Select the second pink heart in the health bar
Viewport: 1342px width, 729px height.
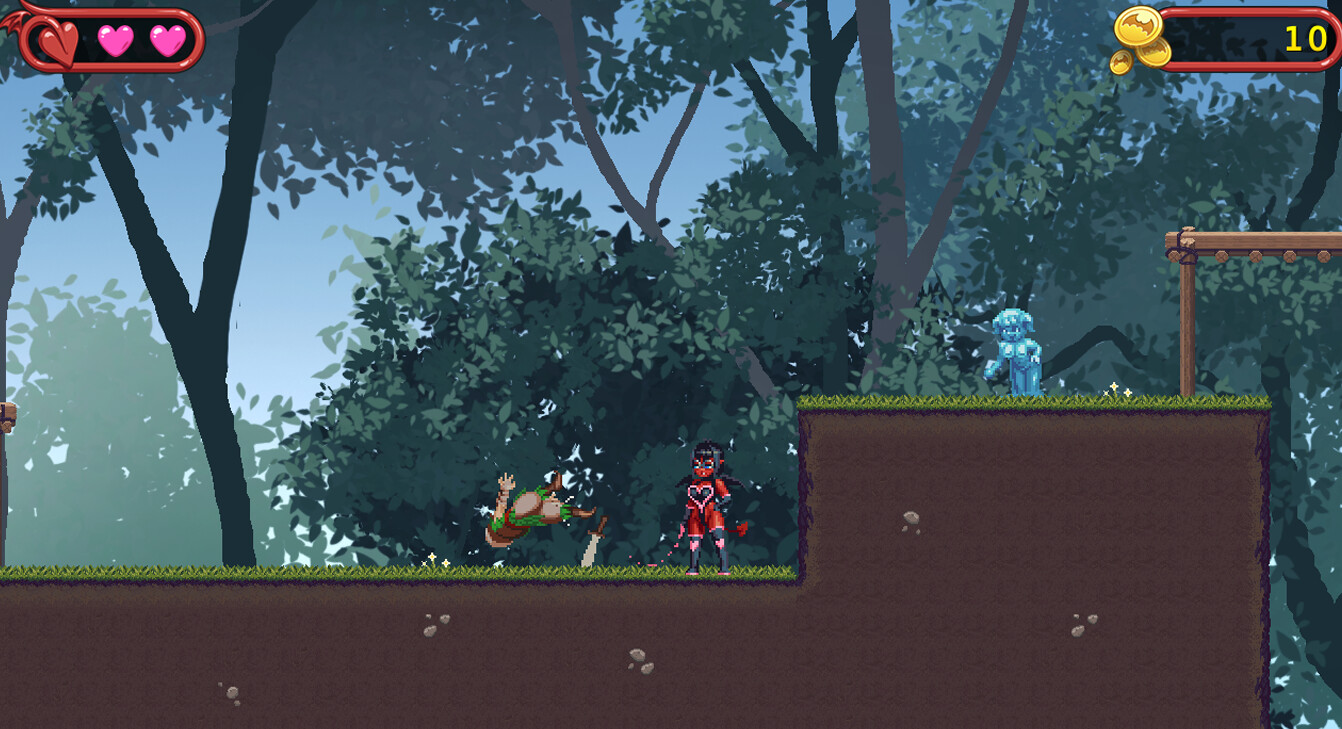168,41
